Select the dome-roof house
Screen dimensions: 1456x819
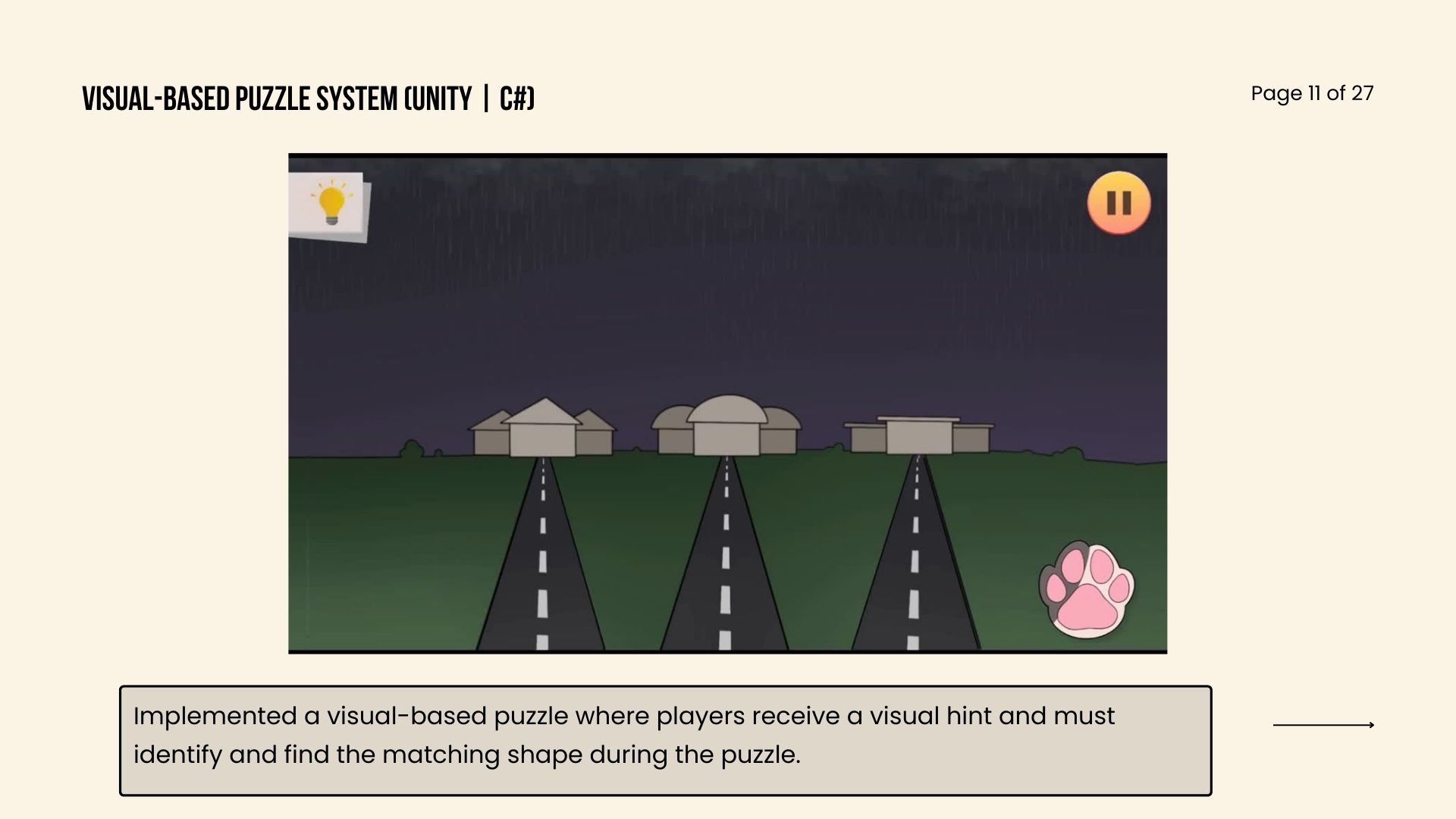[726, 426]
